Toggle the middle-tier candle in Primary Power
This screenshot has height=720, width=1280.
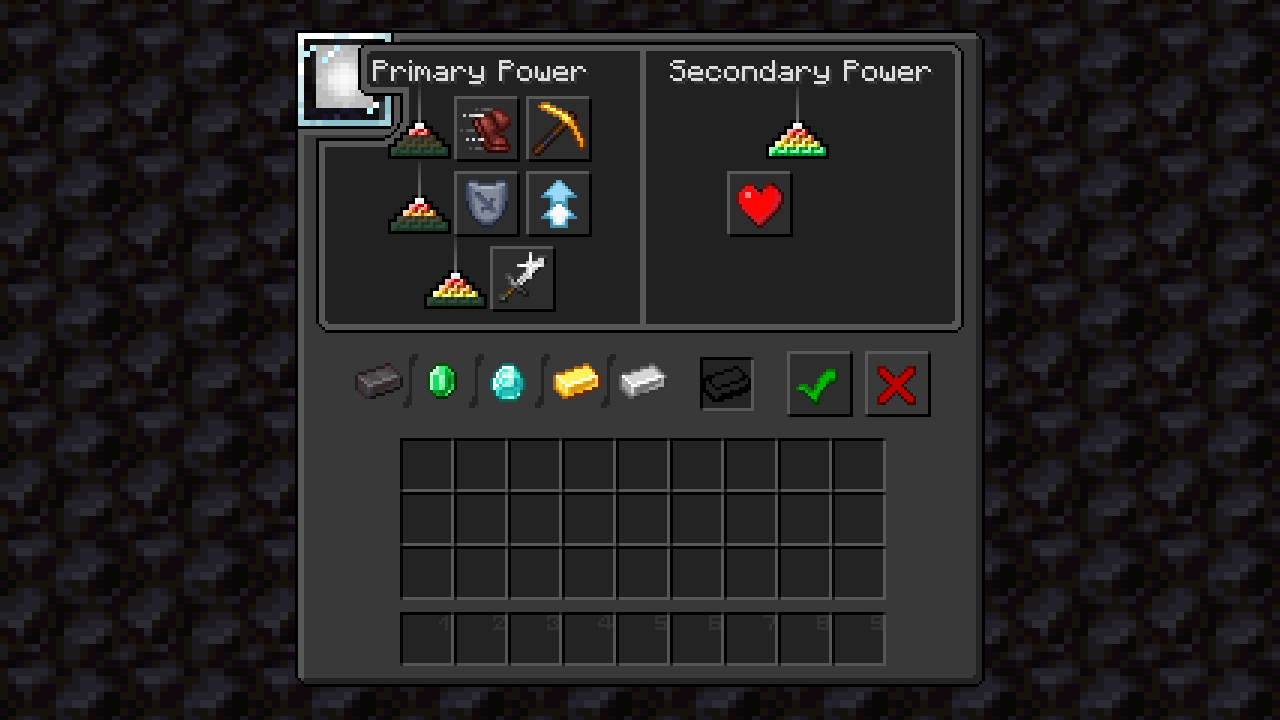[x=418, y=212]
